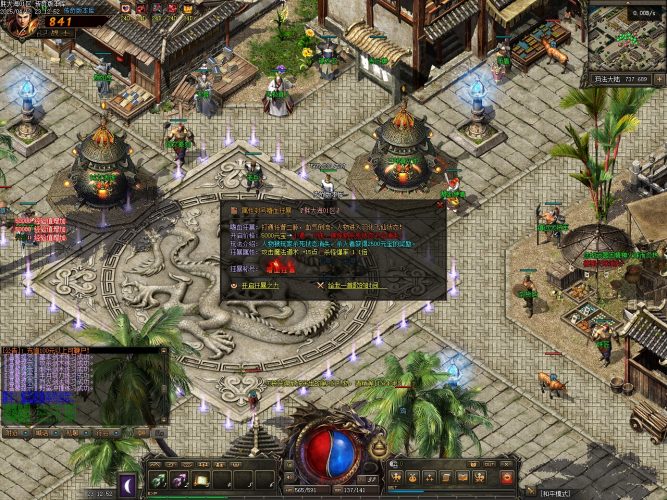Image resolution: width=667 pixels, height=500 pixels.
Task: Select the purple potion hotbar slot
Action: 181,480
